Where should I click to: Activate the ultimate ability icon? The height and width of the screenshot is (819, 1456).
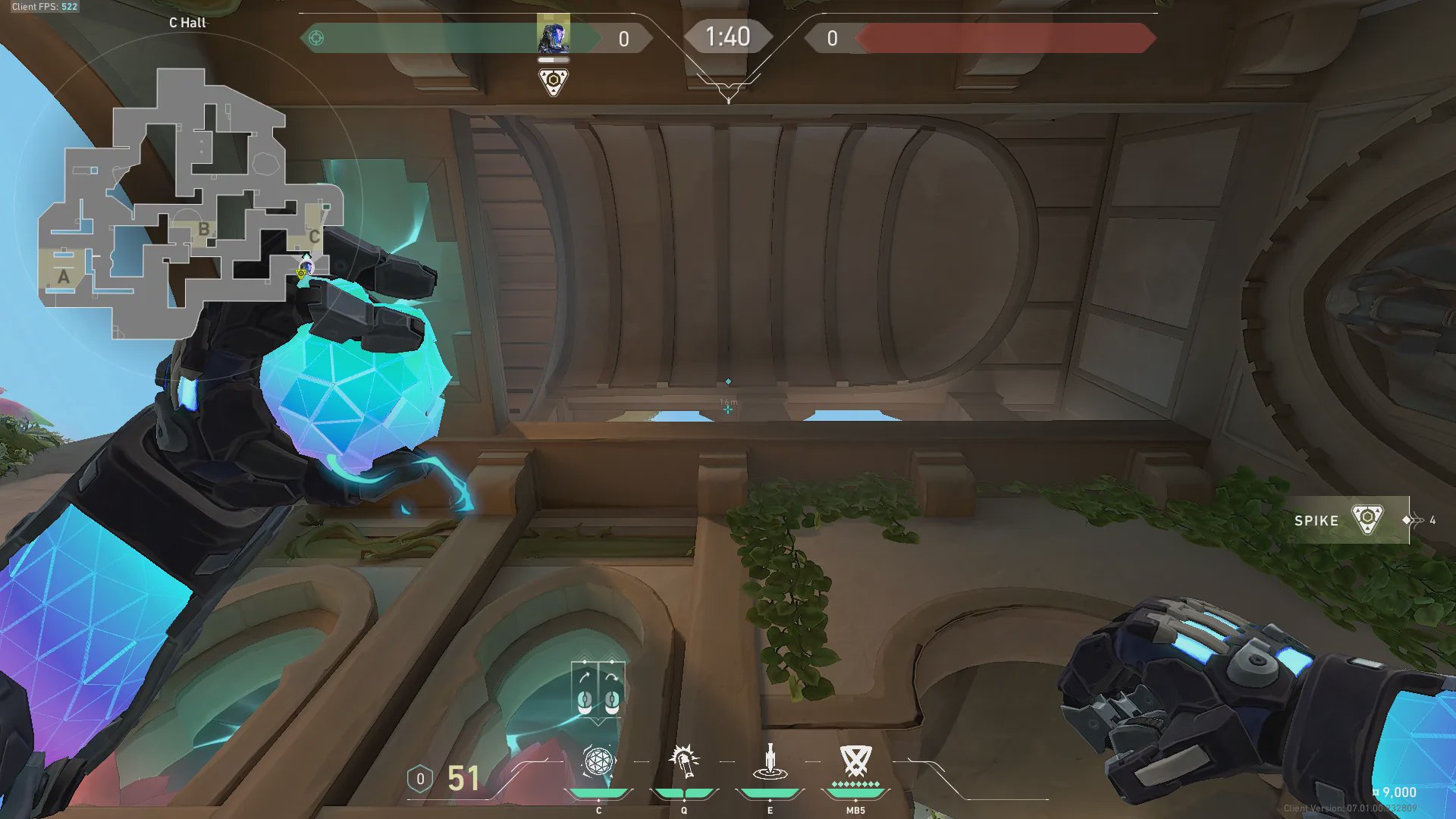855,760
